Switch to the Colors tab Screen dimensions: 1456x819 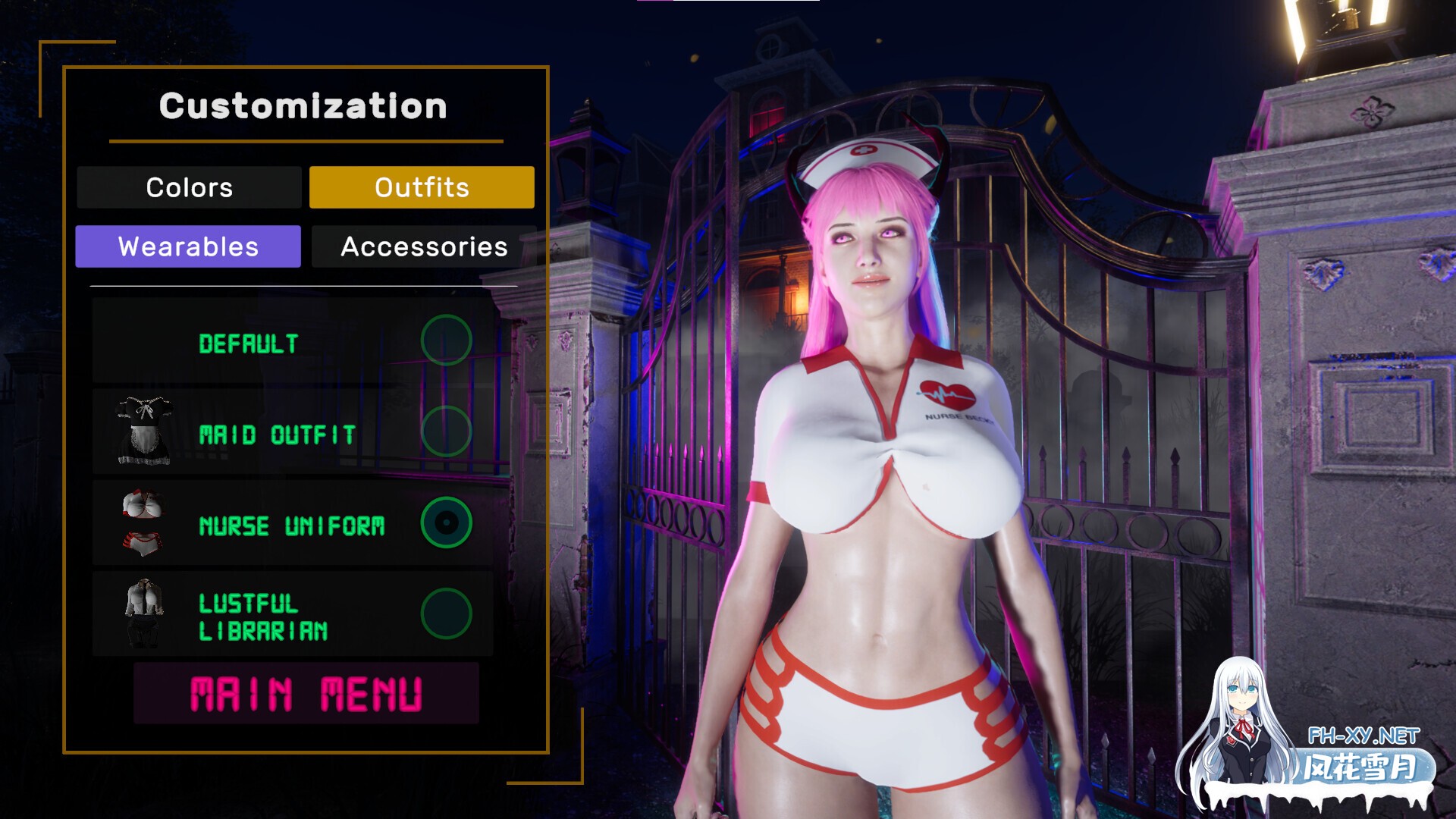(190, 187)
